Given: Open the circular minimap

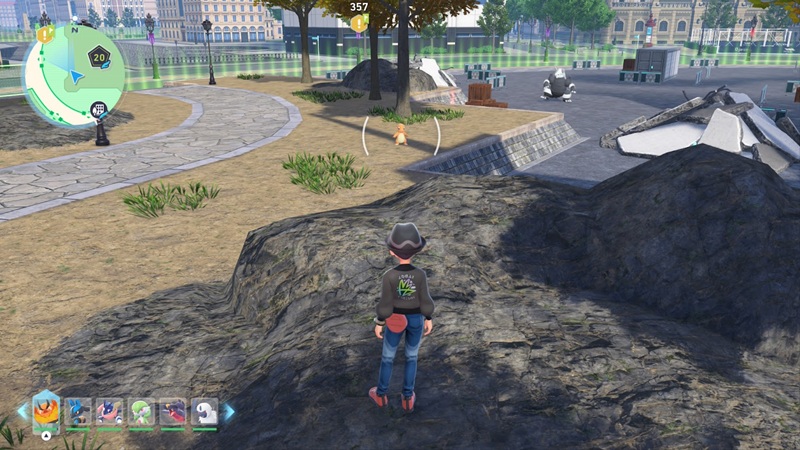Looking at the screenshot, I should pyautogui.click(x=73, y=76).
